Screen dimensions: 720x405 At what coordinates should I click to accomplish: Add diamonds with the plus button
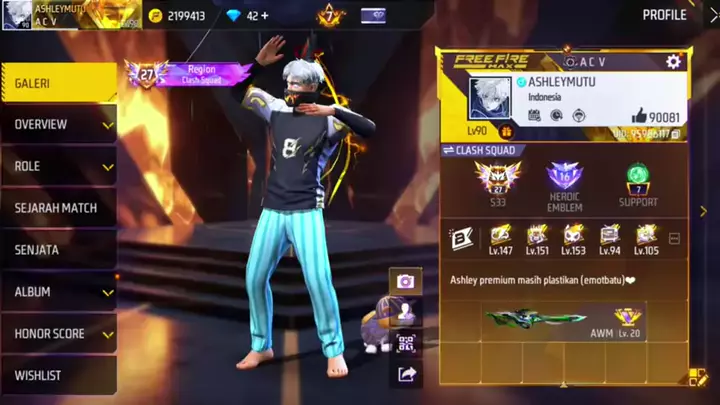click(265, 16)
